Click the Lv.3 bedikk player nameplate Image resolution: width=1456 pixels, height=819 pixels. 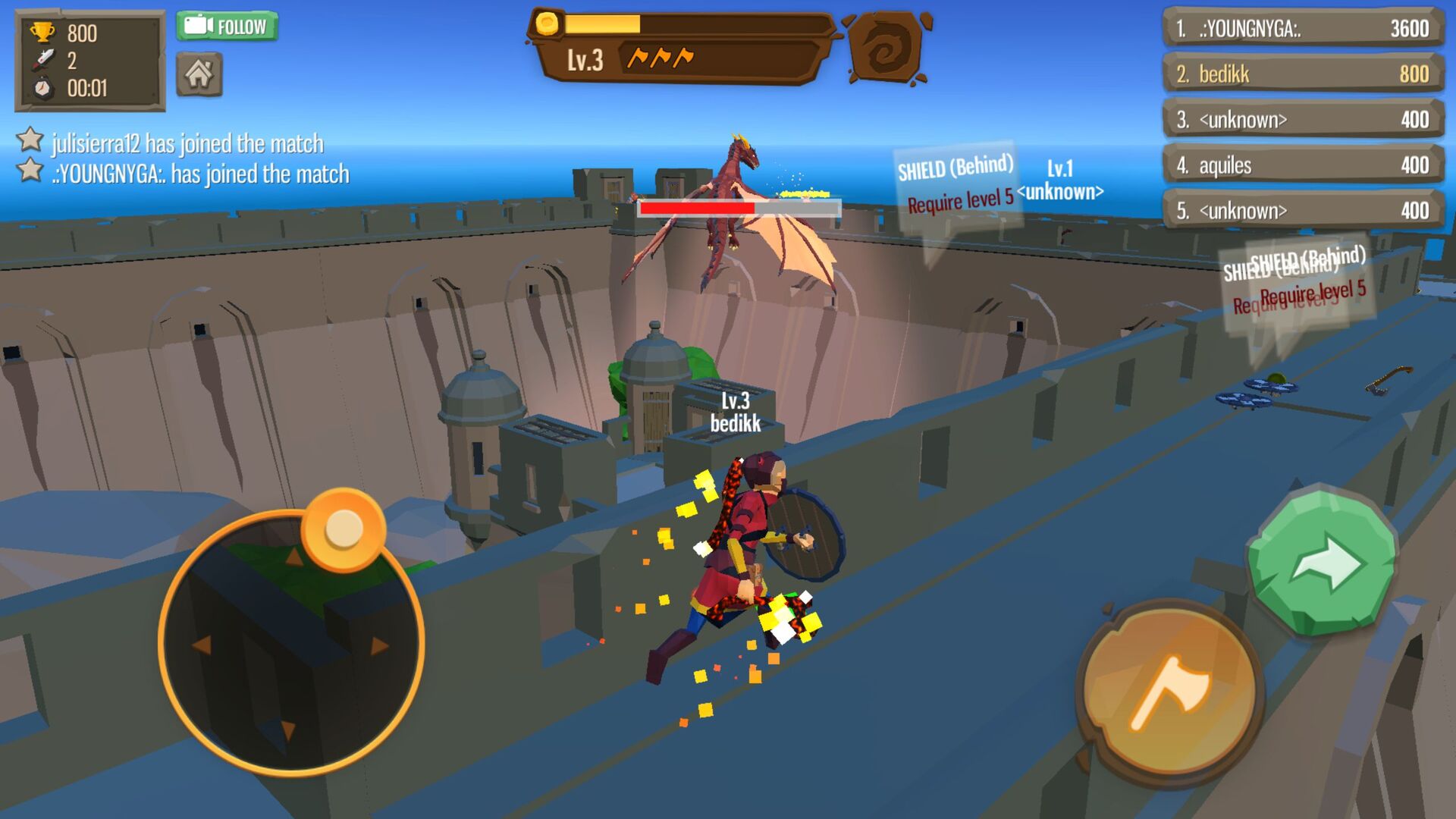tap(737, 415)
